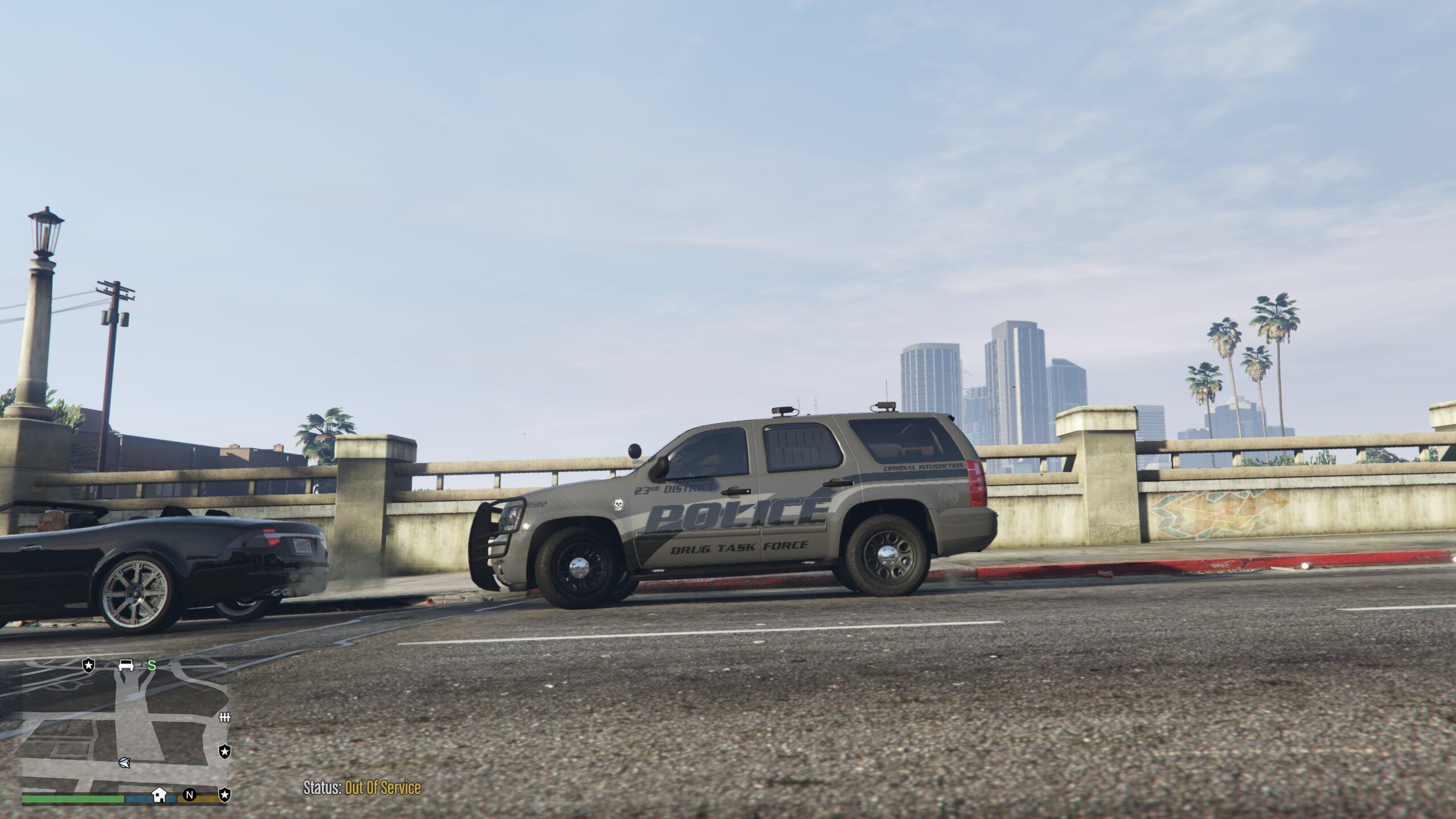Click the gear-shift pattern blip on the minimap
Viewport: 1456px width, 819px height.
point(225,718)
